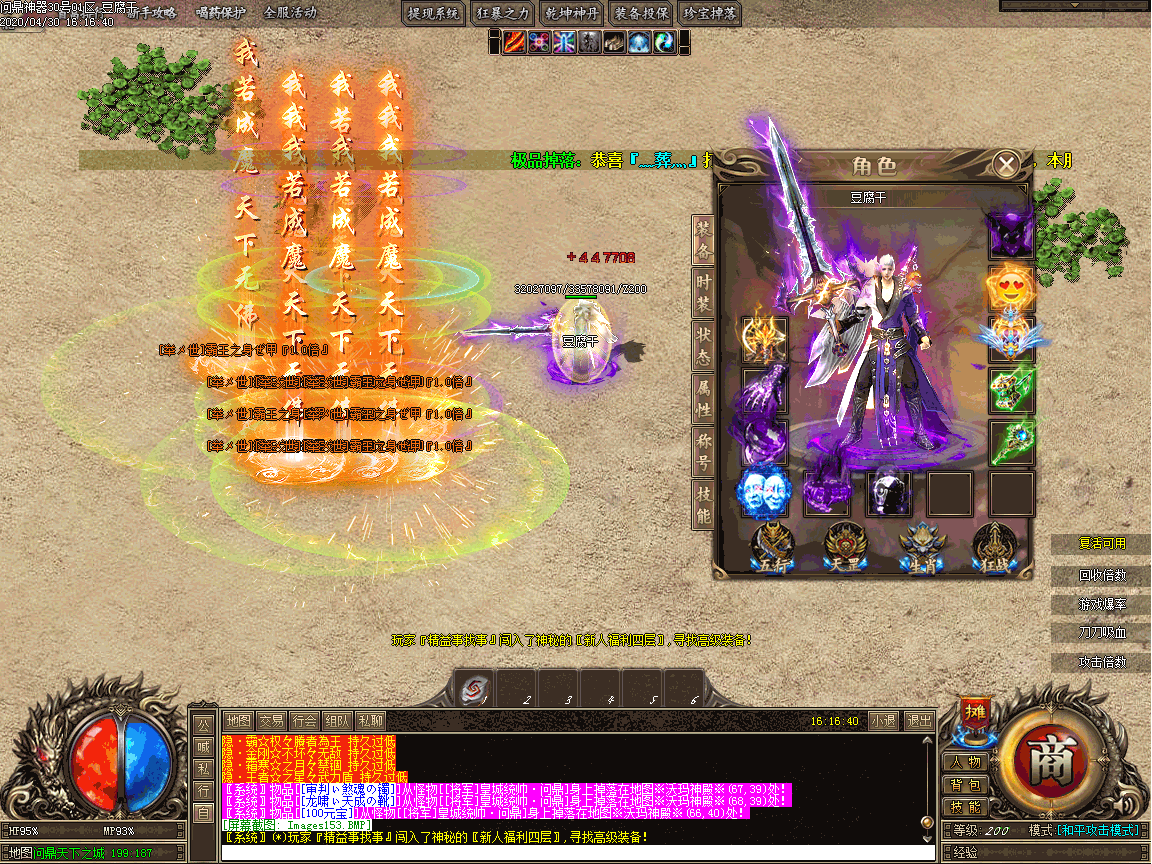Switch chat to the 行会 guild channel
Screen dimensions: 1152x864
pyautogui.click(x=305, y=720)
